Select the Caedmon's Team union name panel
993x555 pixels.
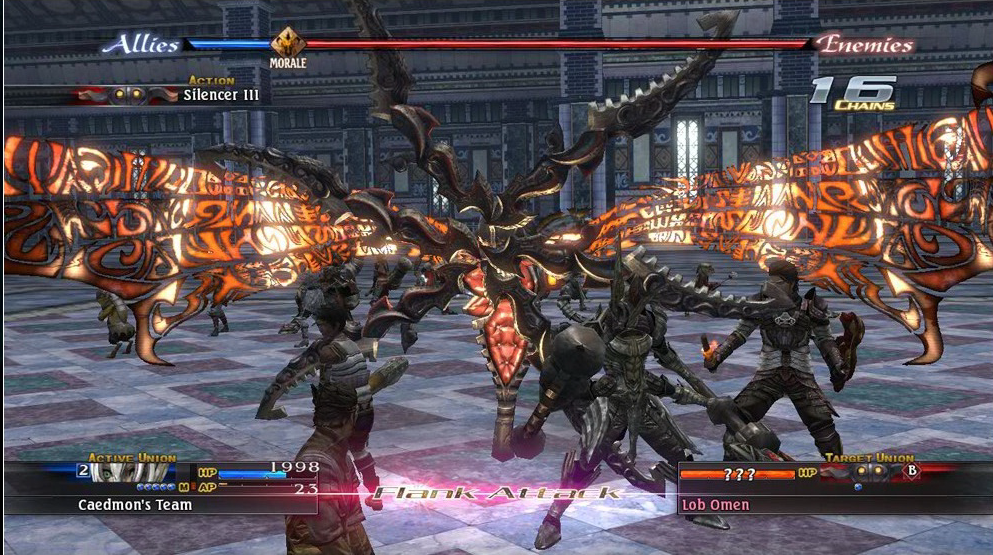136,505
